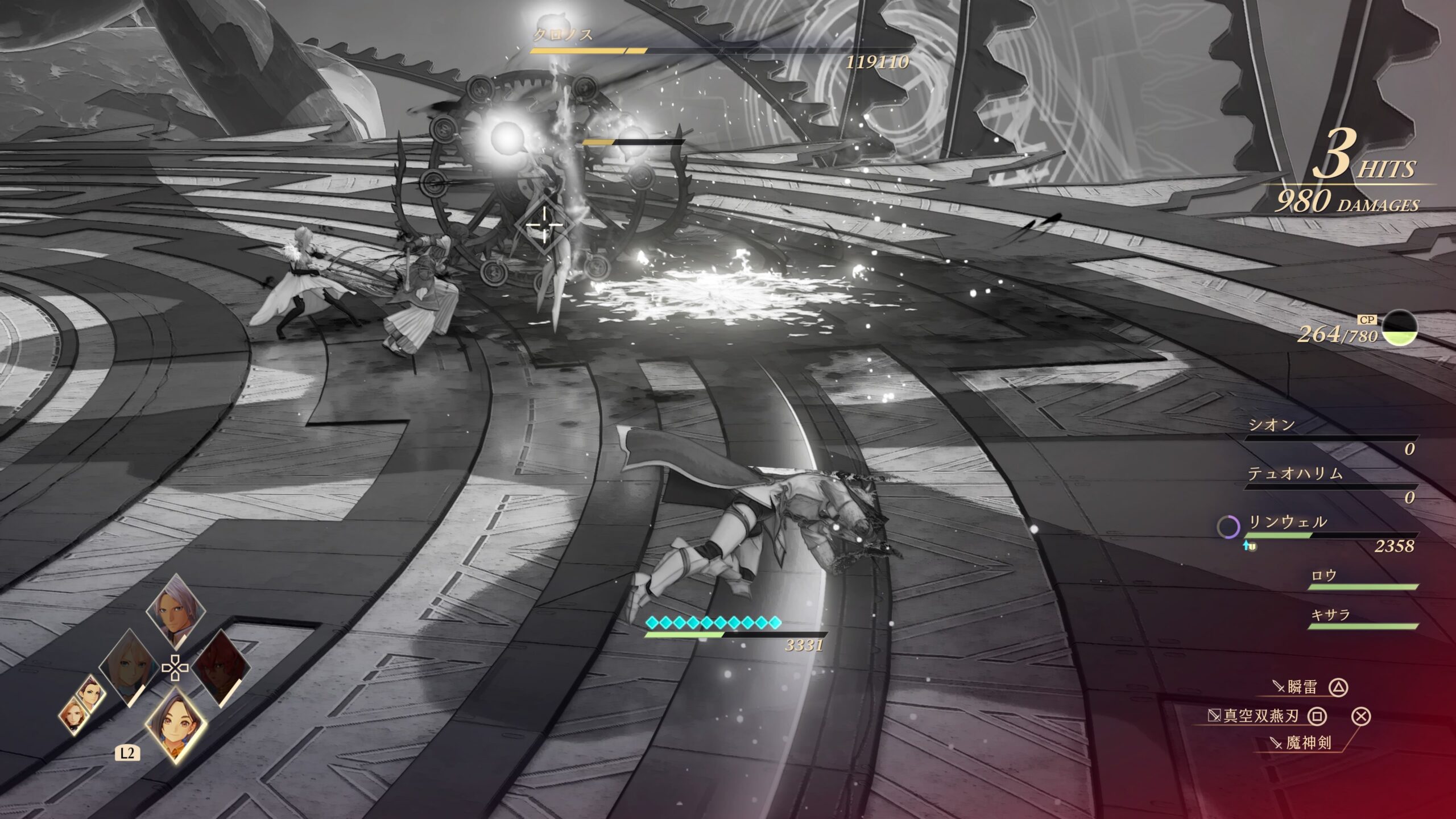The width and height of the screenshot is (1456, 819).
Task: Cast the 魔神剣 arte
Action: tap(1308, 742)
